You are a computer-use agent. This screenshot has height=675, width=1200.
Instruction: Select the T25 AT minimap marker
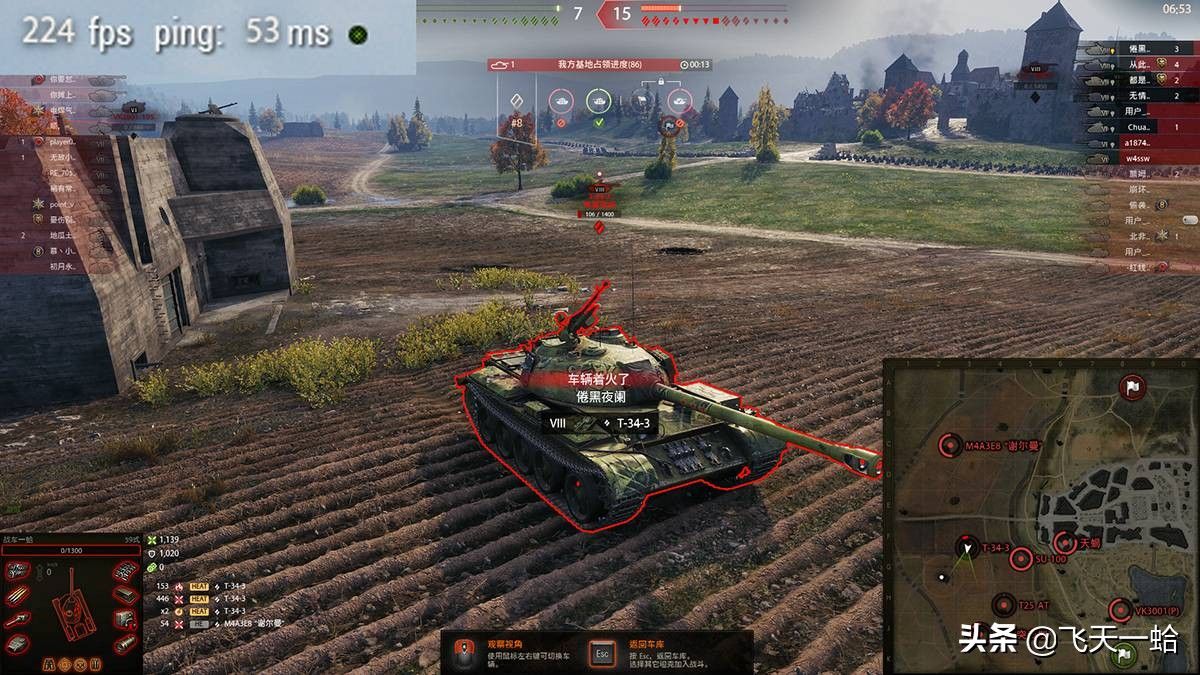pos(1005,605)
